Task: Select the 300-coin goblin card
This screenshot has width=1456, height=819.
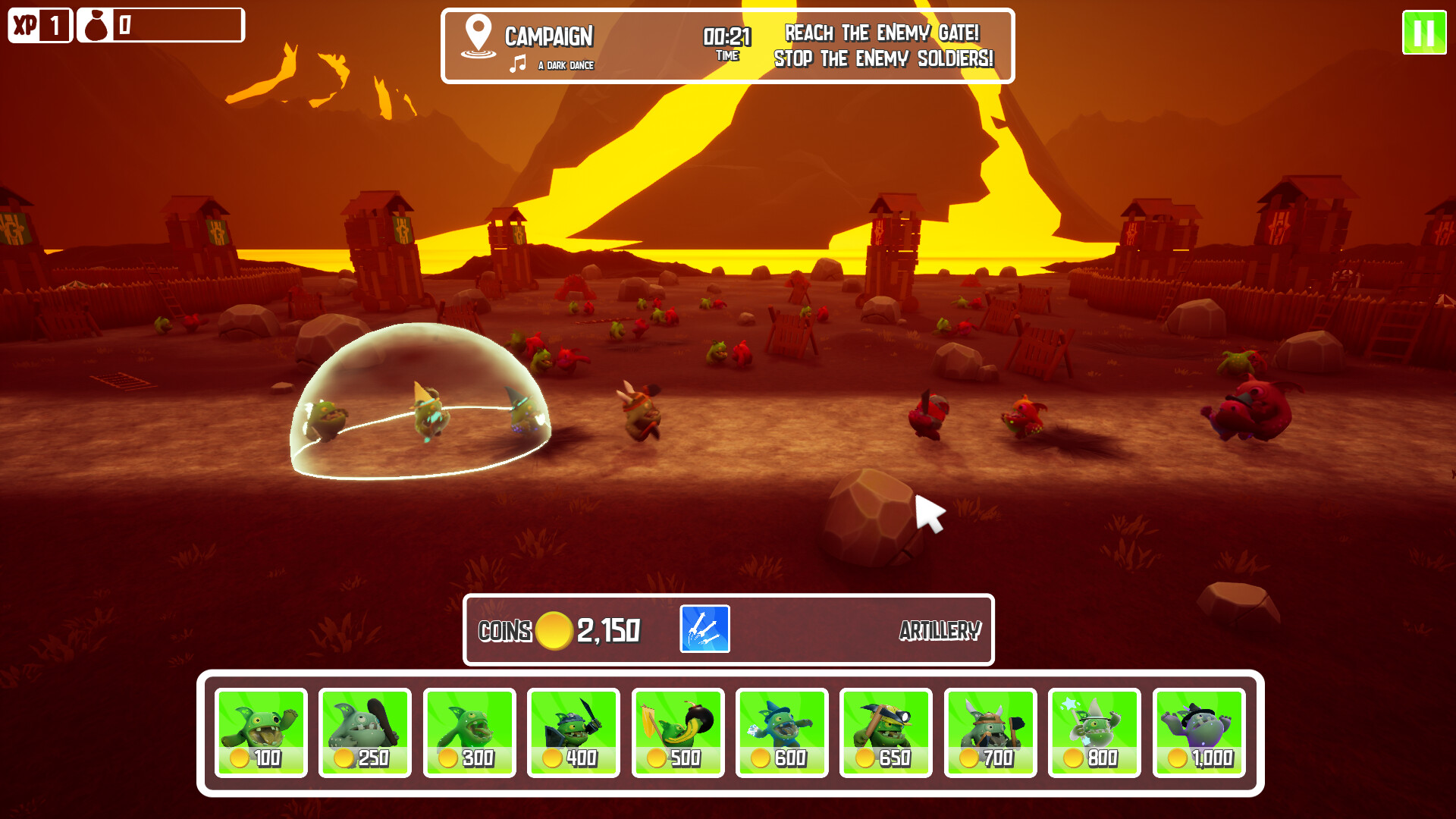Action: [469, 733]
